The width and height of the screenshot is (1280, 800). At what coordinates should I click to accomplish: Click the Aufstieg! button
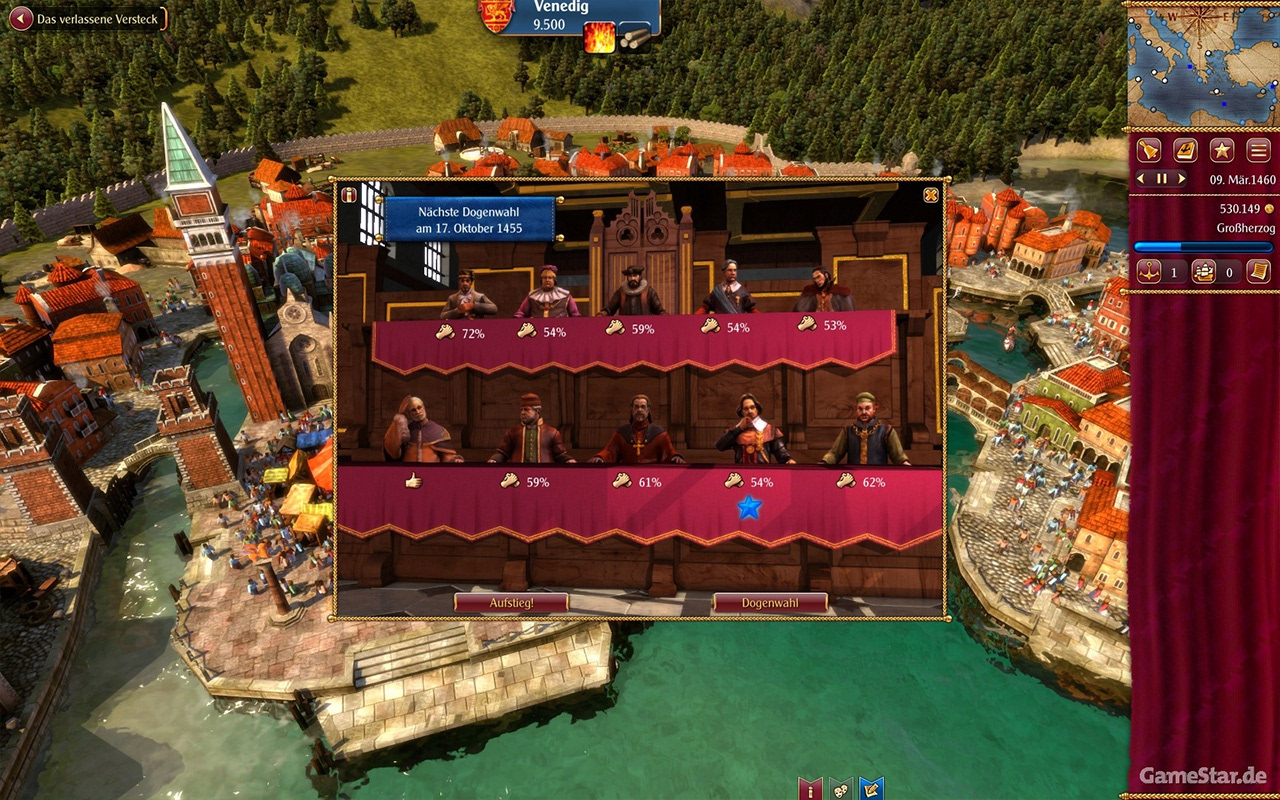tap(511, 603)
